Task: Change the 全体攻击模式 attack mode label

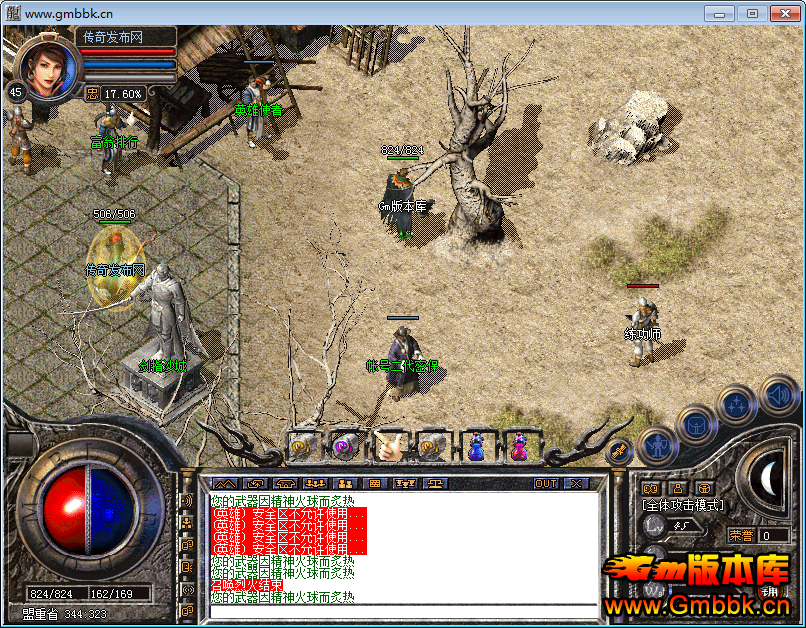Action: coord(684,505)
